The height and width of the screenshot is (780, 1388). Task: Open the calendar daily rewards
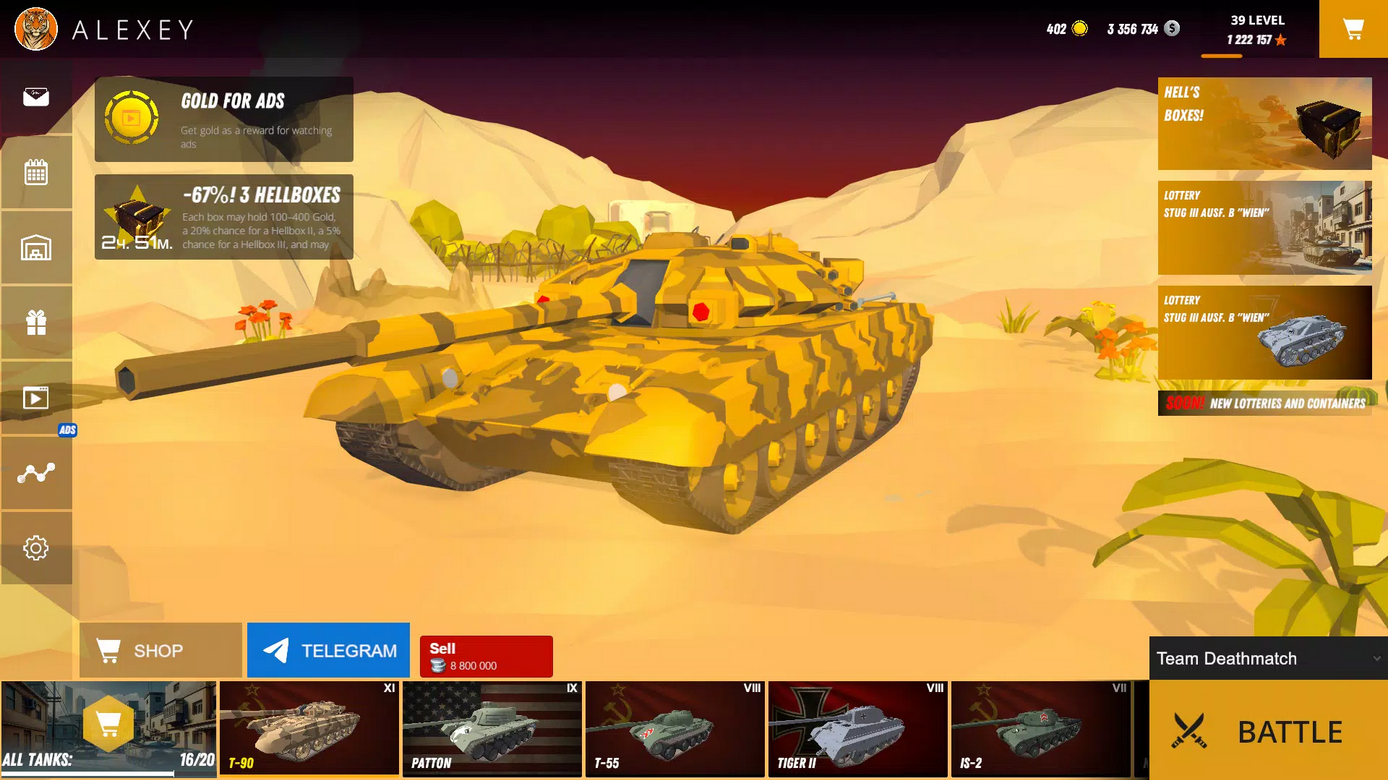(x=36, y=172)
